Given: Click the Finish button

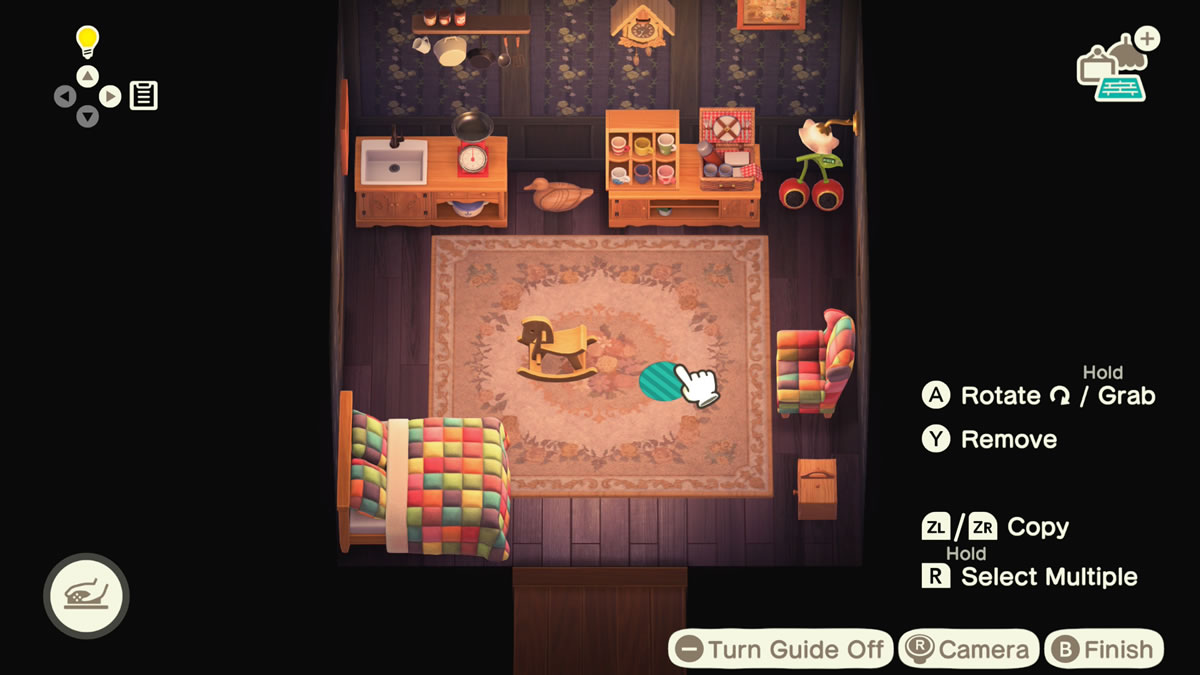Looking at the screenshot, I should (1104, 649).
